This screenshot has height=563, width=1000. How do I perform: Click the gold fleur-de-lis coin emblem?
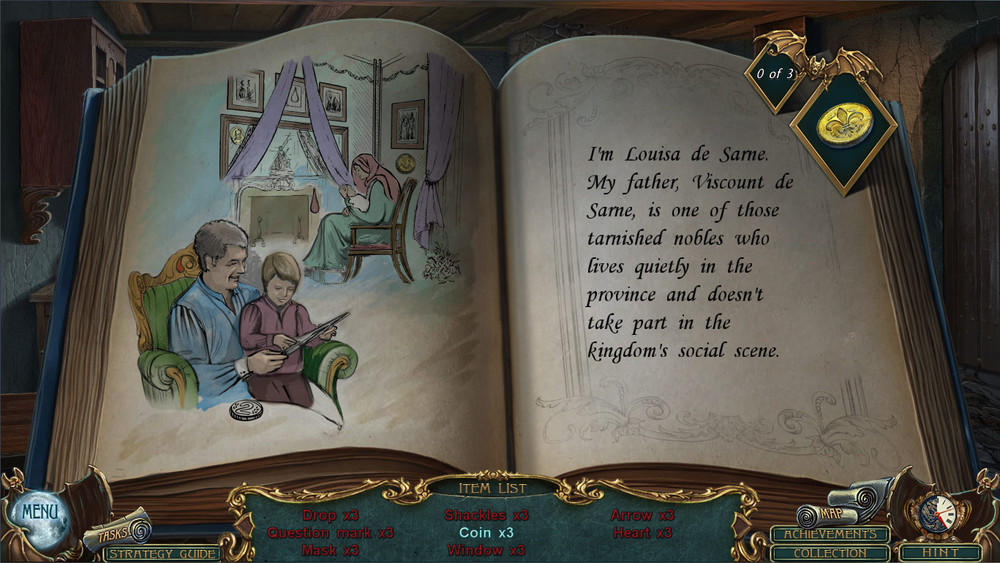tap(844, 125)
